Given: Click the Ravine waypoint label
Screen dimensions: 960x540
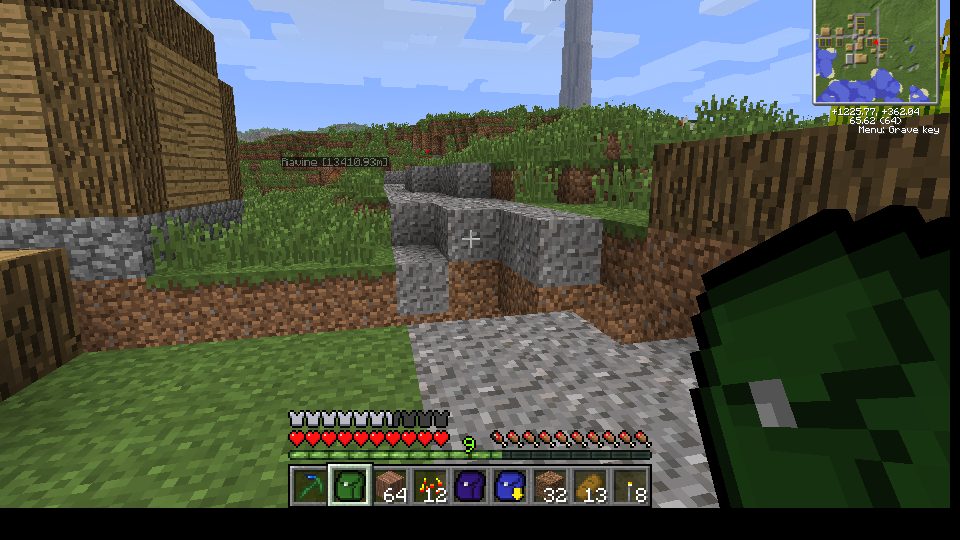Looking at the screenshot, I should 334,161.
